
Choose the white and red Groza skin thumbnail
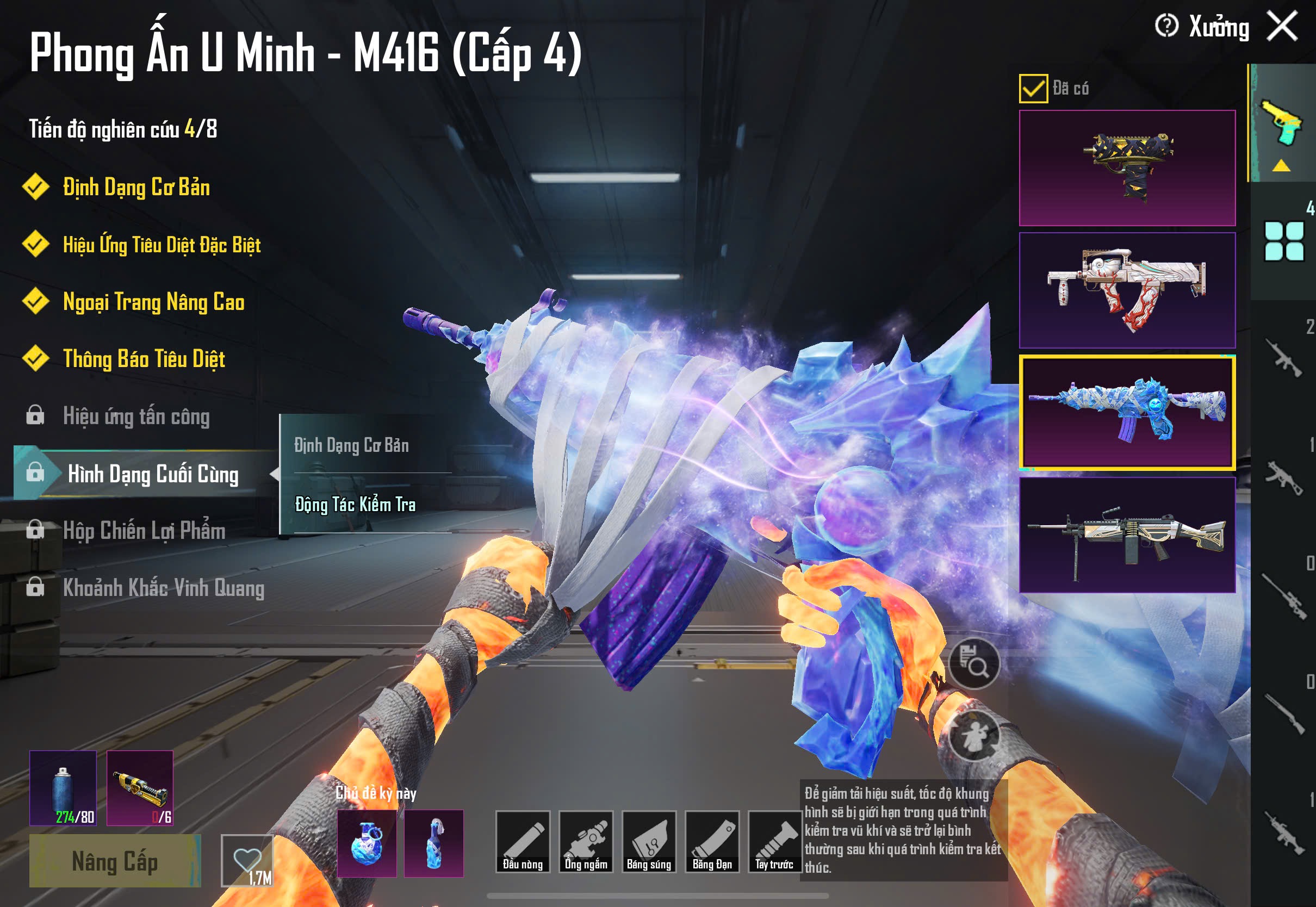(x=1127, y=290)
